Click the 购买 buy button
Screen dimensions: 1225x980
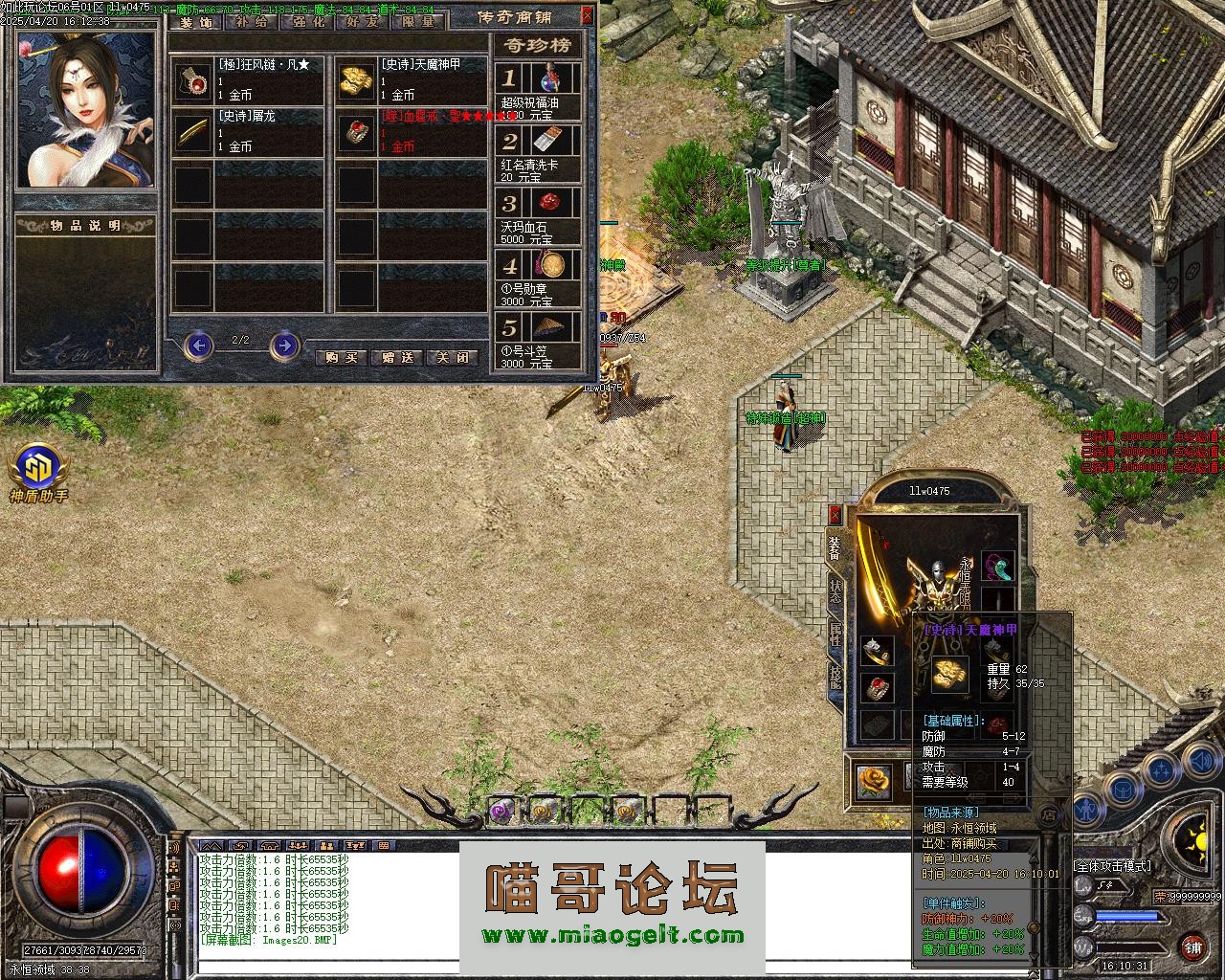click(x=342, y=357)
